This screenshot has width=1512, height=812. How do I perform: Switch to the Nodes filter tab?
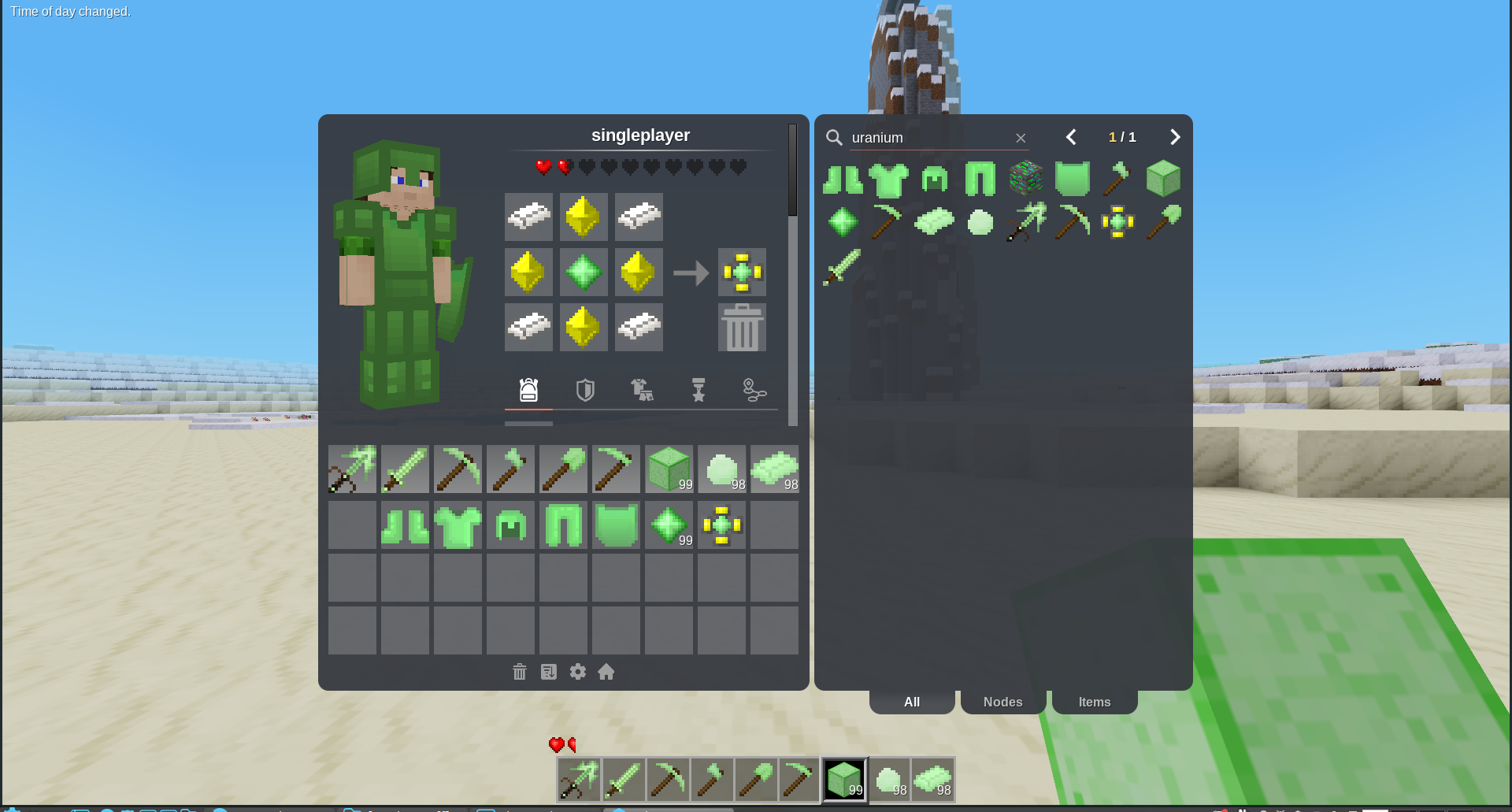click(1002, 702)
